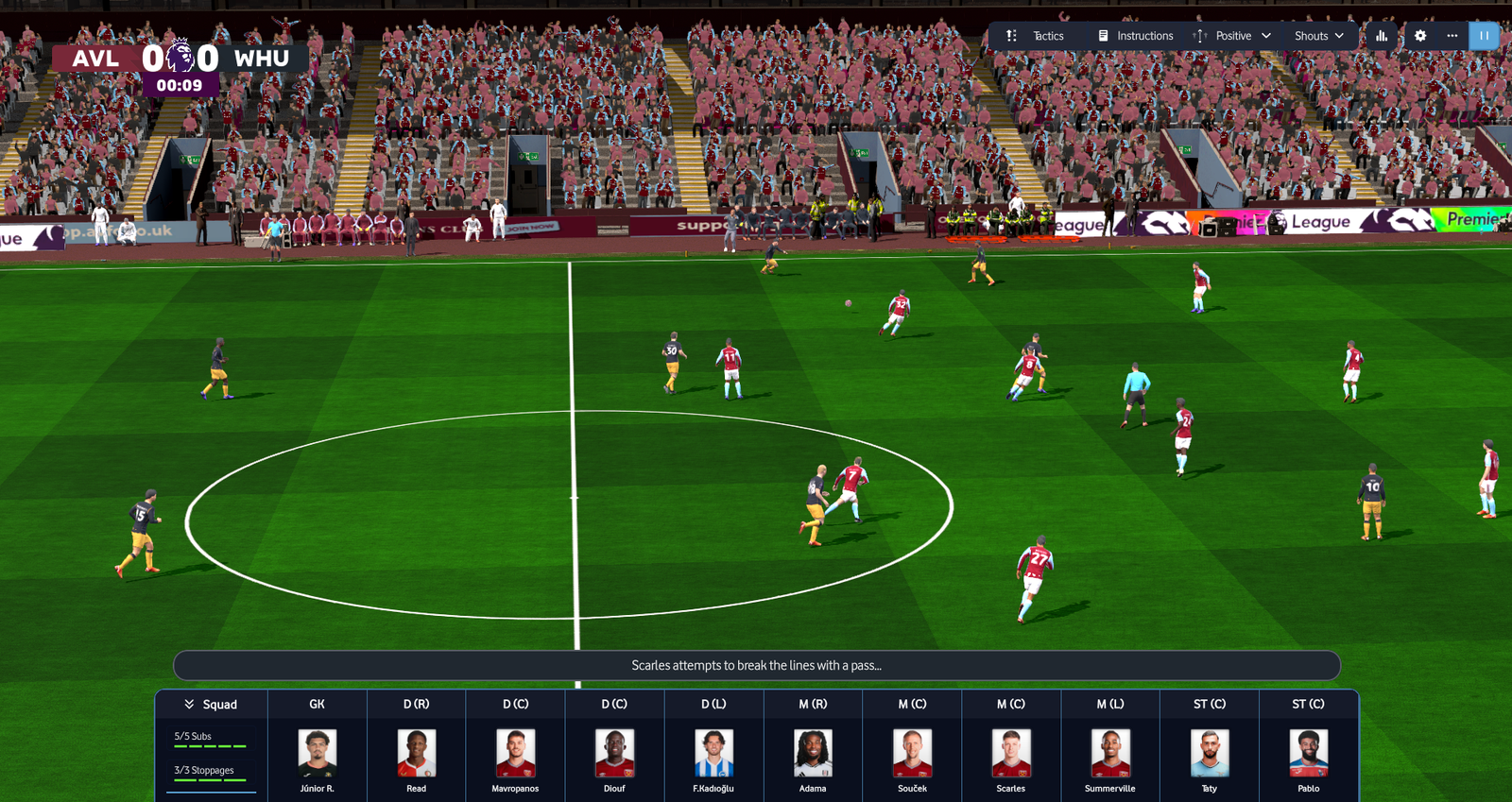
Task: Open the Positive mentality dropdown
Action: [1232, 36]
